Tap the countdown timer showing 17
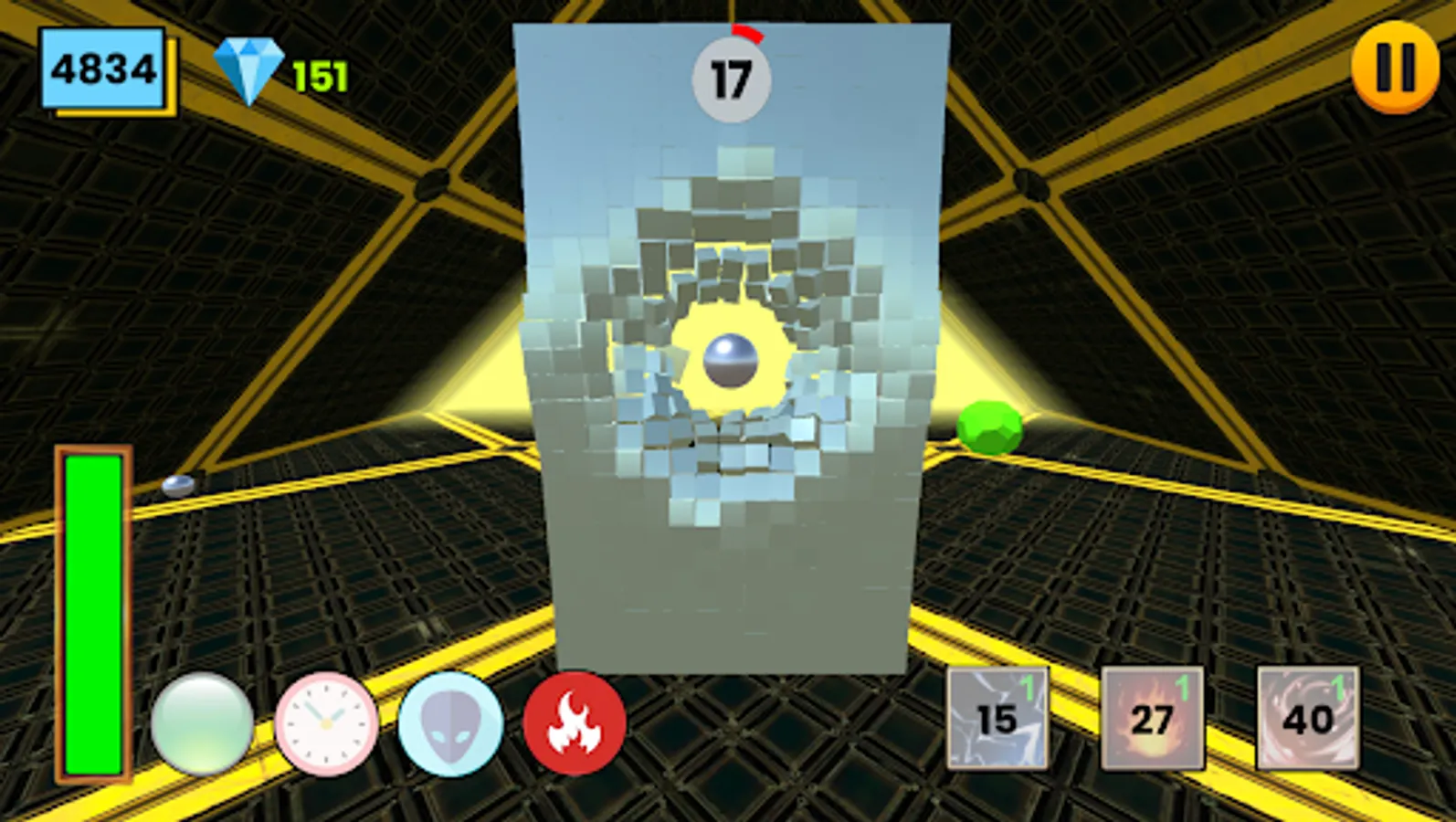Image resolution: width=1456 pixels, height=822 pixels. [733, 78]
